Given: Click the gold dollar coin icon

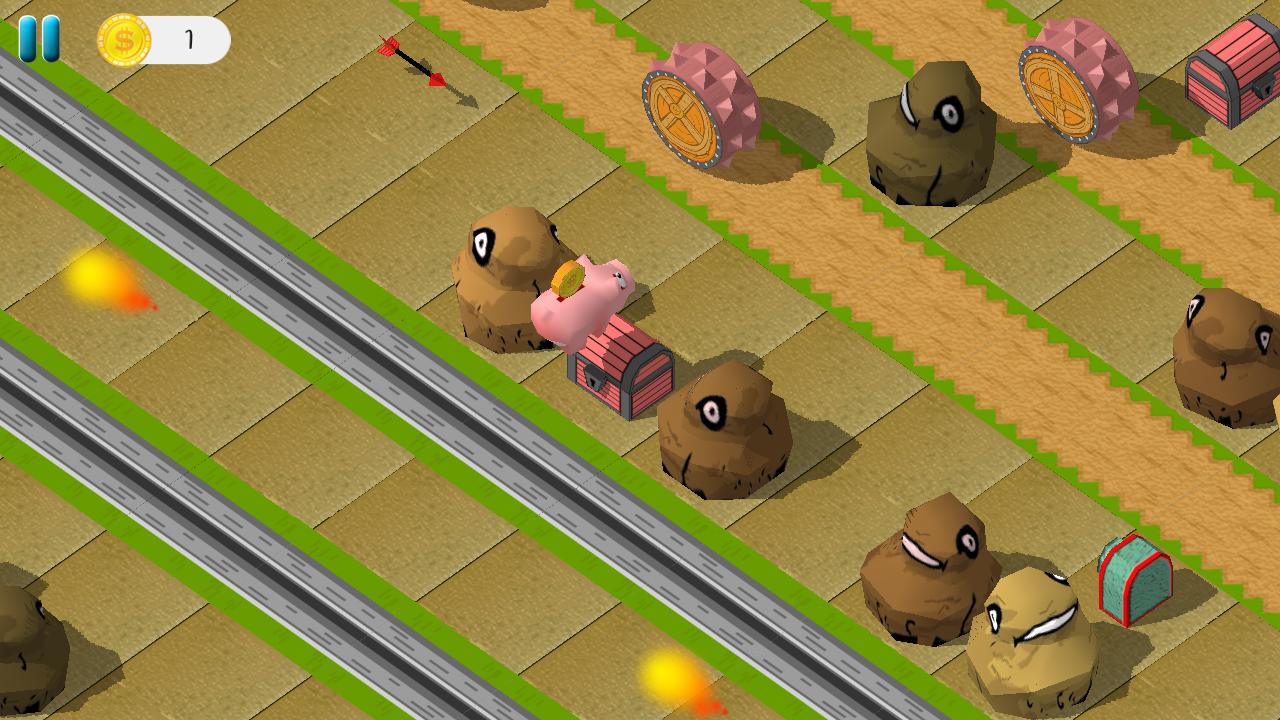Looking at the screenshot, I should coord(122,40).
